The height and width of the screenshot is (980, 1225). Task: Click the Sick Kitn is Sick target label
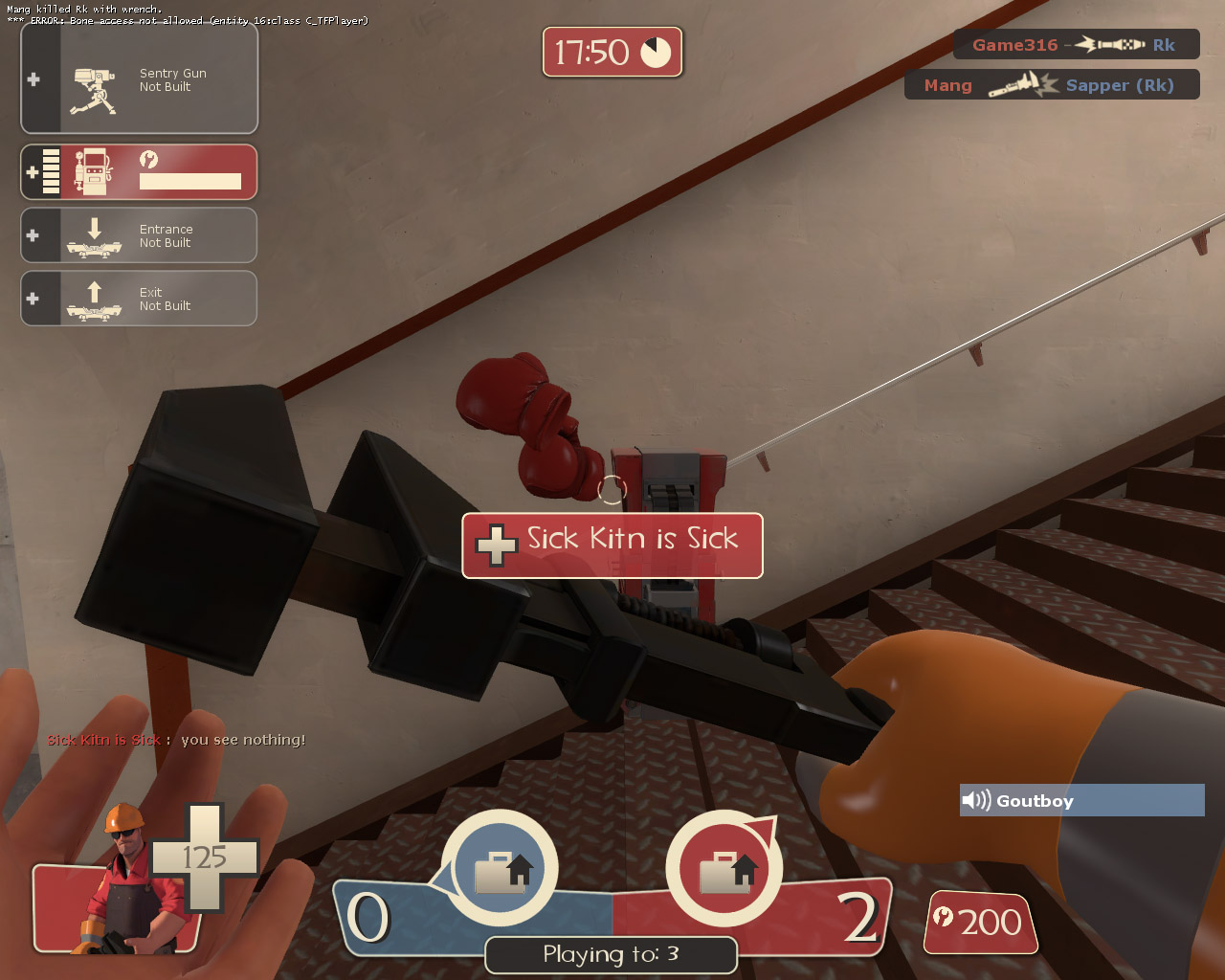[x=612, y=545]
